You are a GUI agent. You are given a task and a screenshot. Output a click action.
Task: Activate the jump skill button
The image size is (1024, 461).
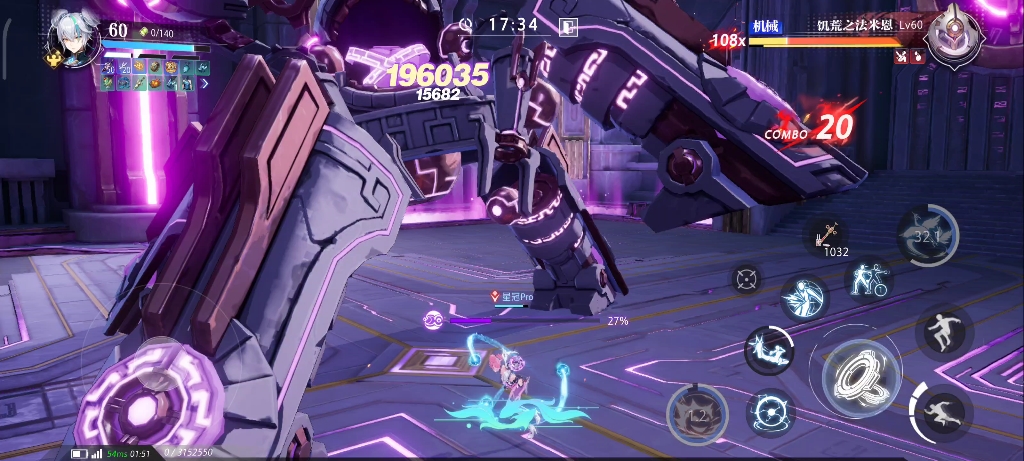(943, 331)
